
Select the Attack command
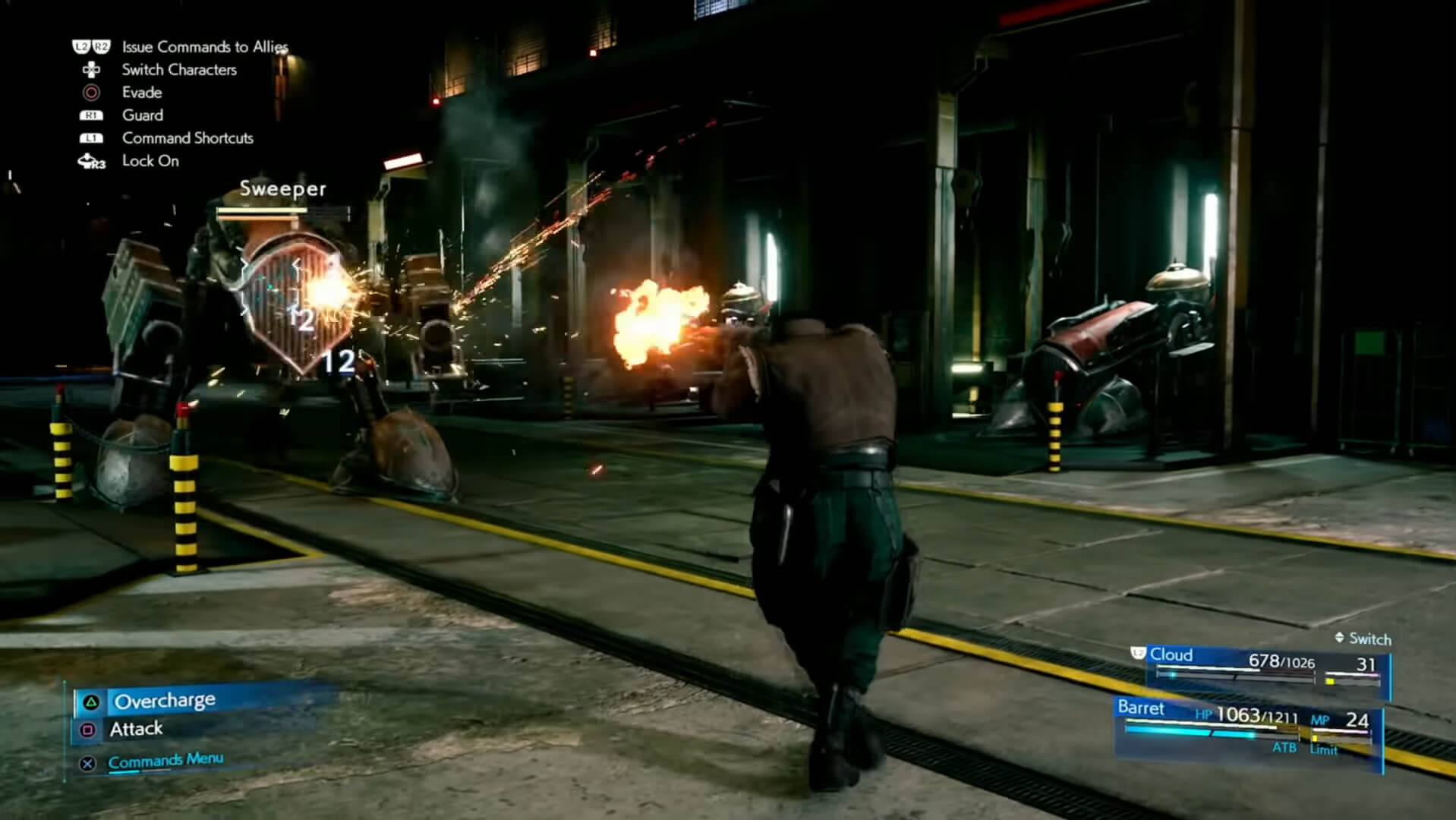(135, 728)
